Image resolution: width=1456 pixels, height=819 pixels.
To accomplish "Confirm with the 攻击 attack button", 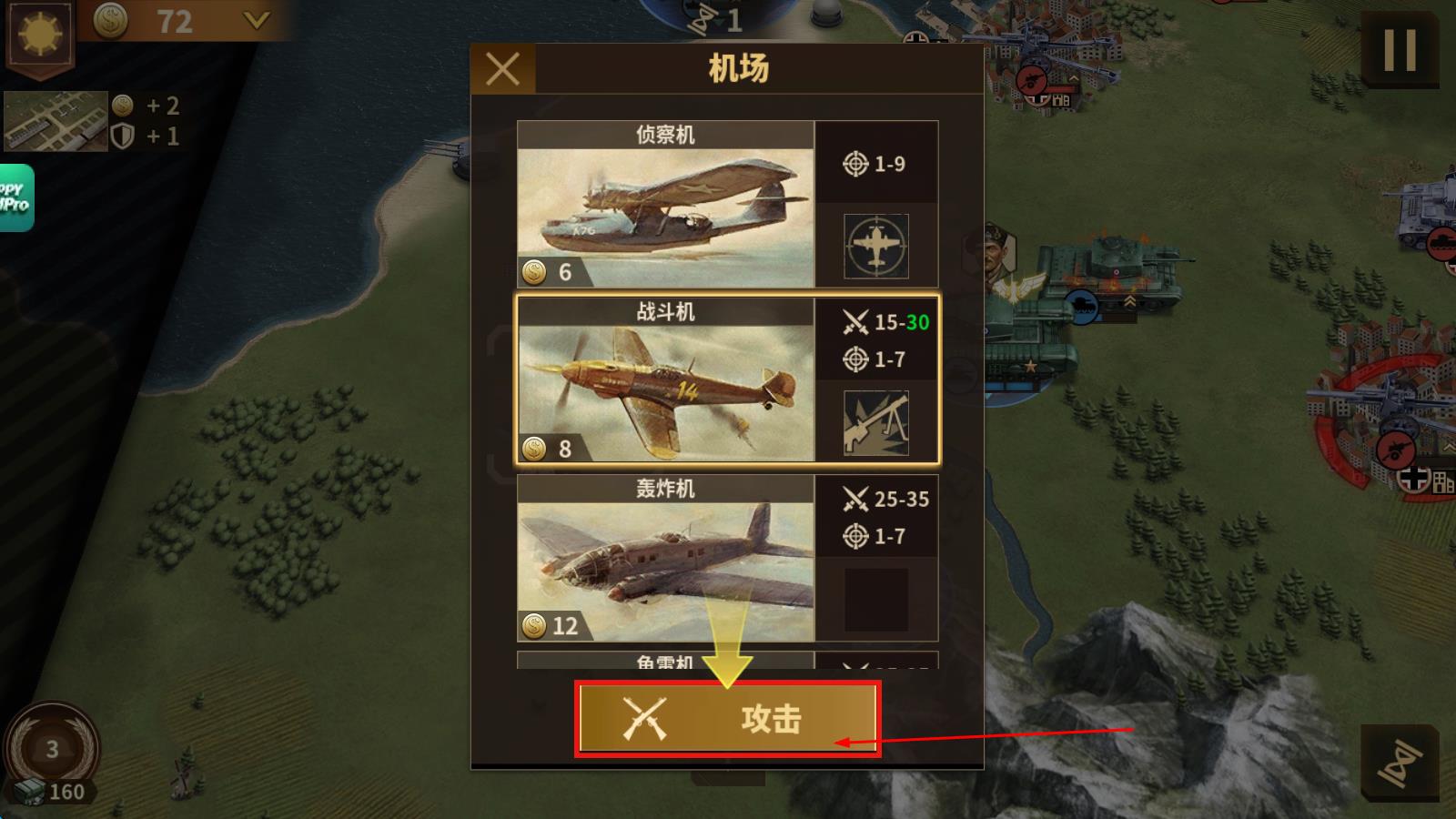I will point(727,719).
